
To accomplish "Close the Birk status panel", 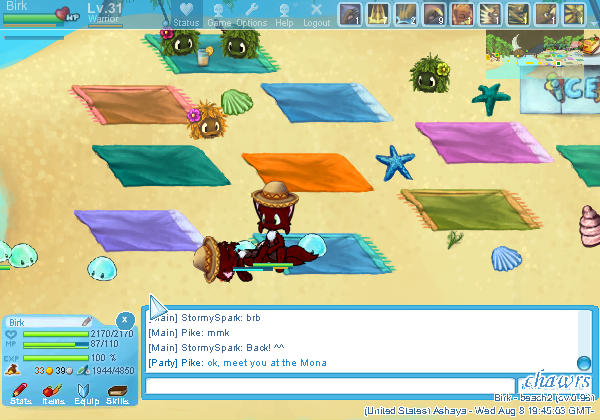I will point(124,320).
